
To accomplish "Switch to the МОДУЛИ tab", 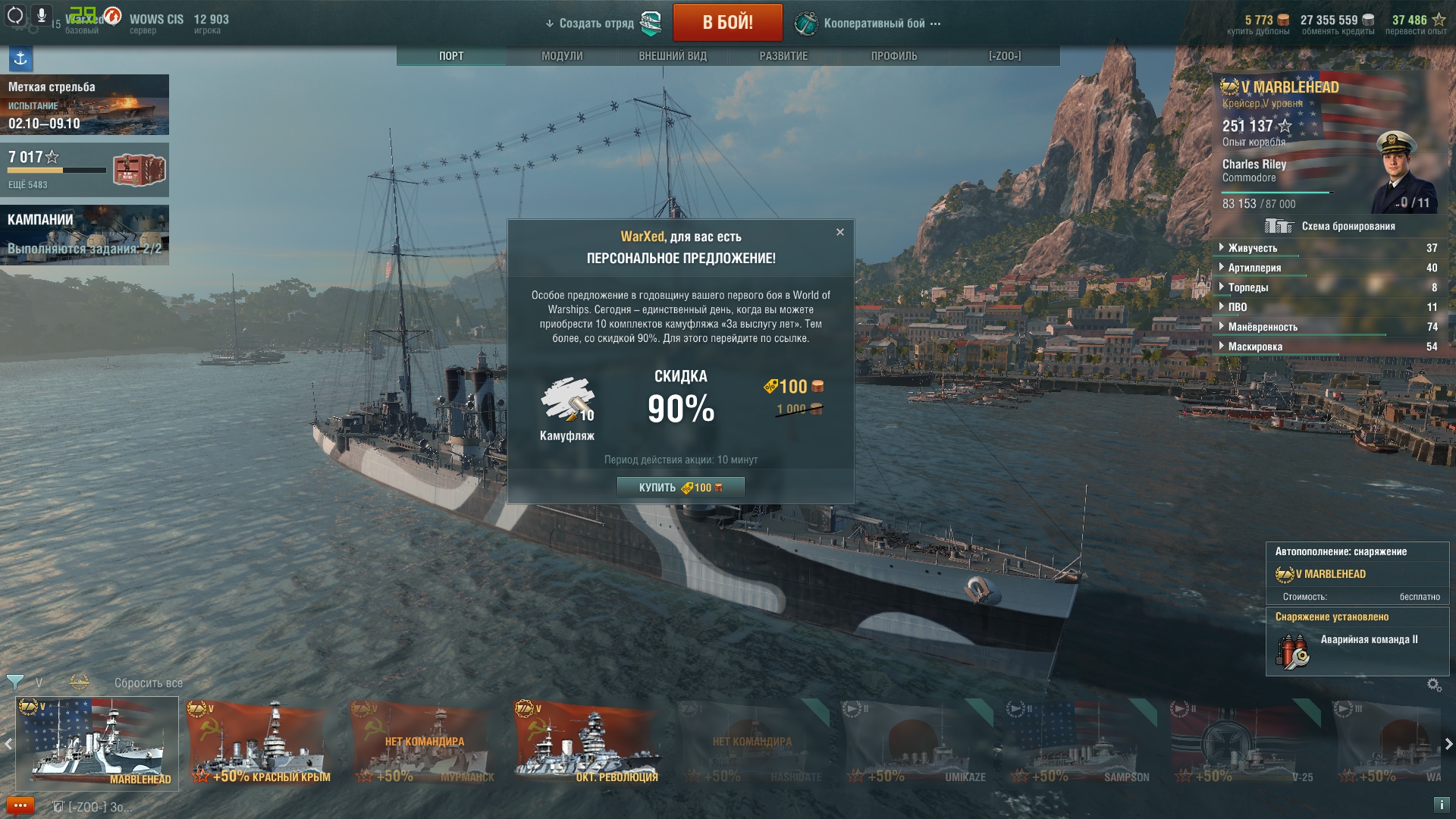I will (x=562, y=56).
